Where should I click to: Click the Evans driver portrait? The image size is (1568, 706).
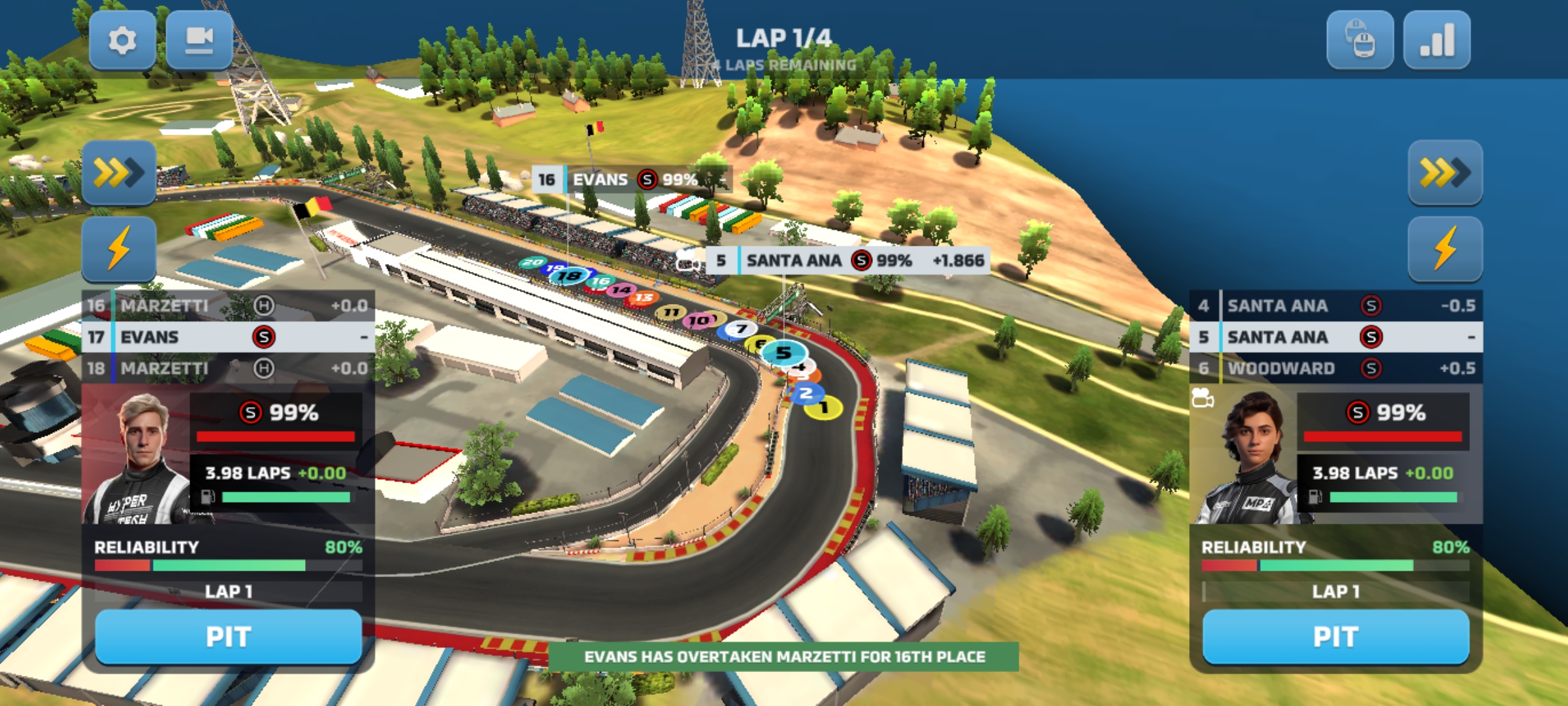pos(137,458)
